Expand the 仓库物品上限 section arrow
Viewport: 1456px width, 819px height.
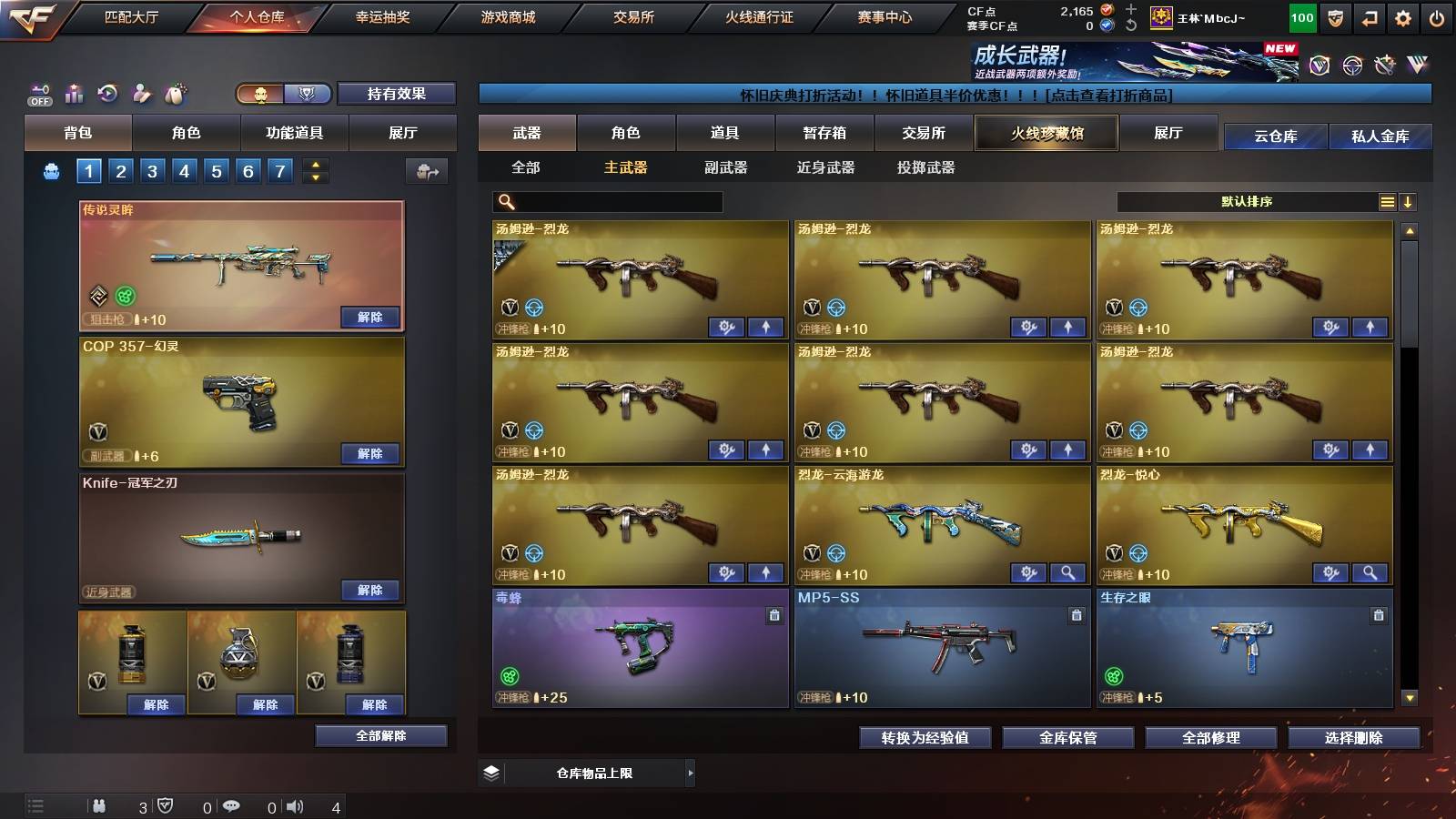coord(693,772)
